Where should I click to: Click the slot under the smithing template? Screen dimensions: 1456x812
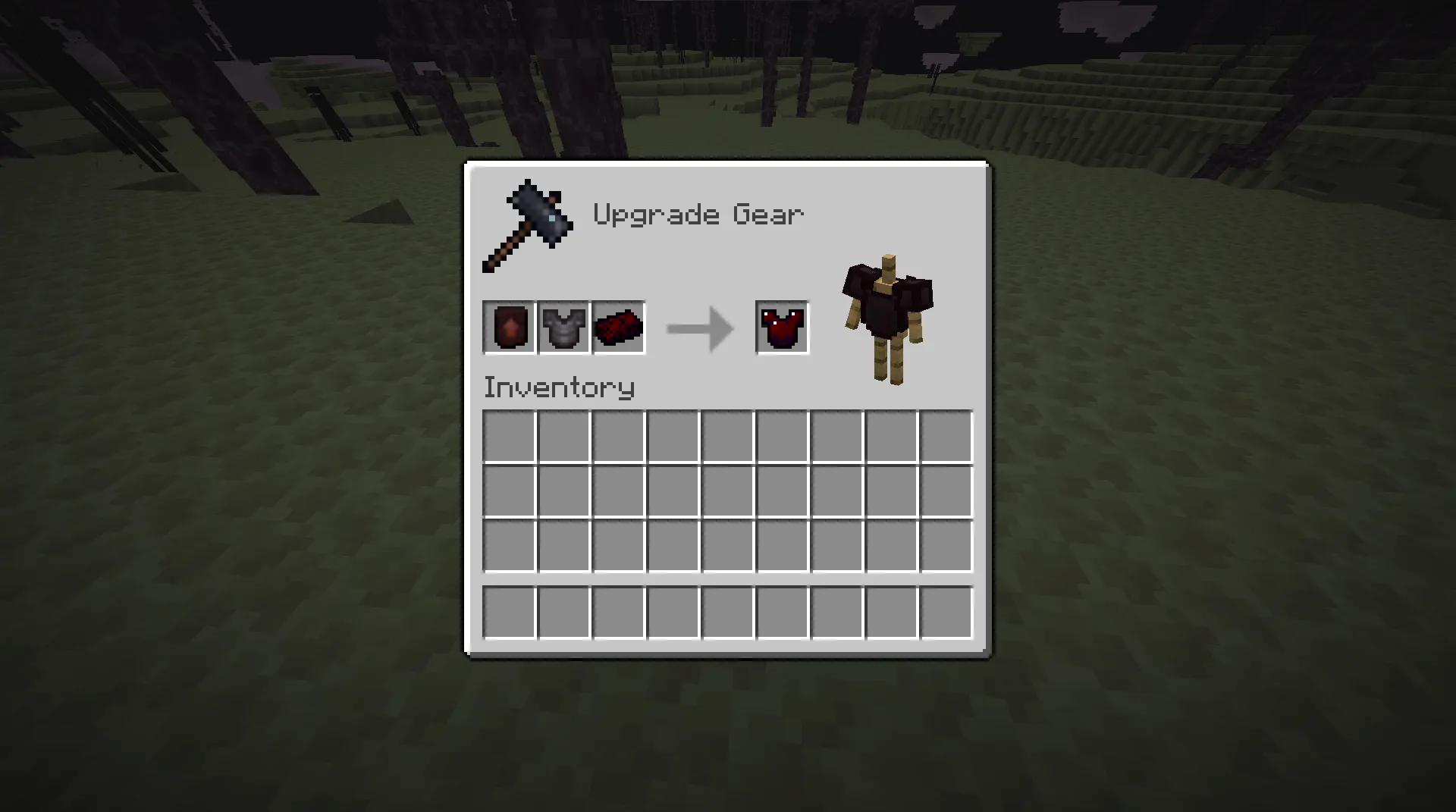[x=507, y=435]
